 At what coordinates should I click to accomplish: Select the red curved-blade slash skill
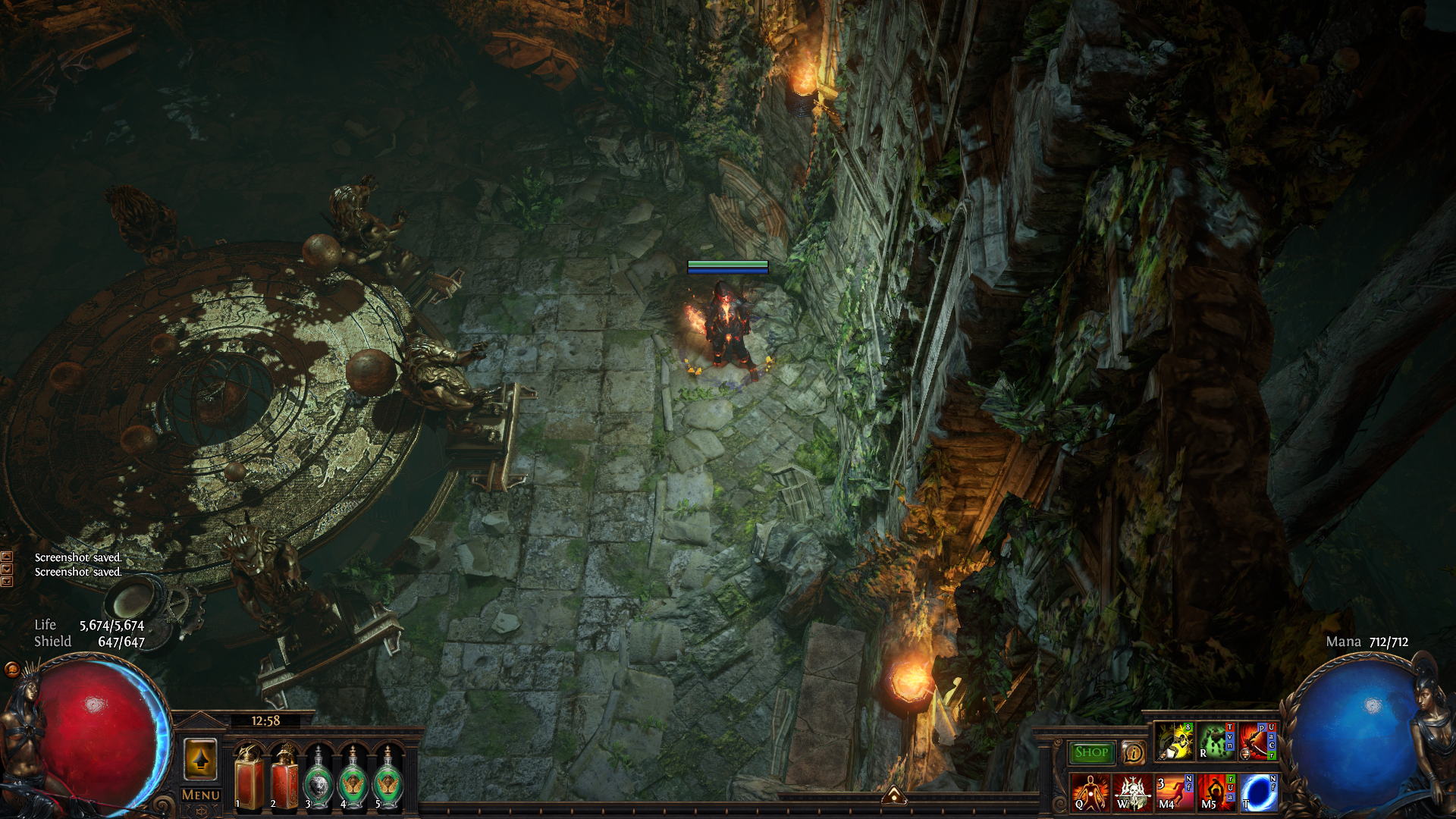pyautogui.click(x=1258, y=742)
